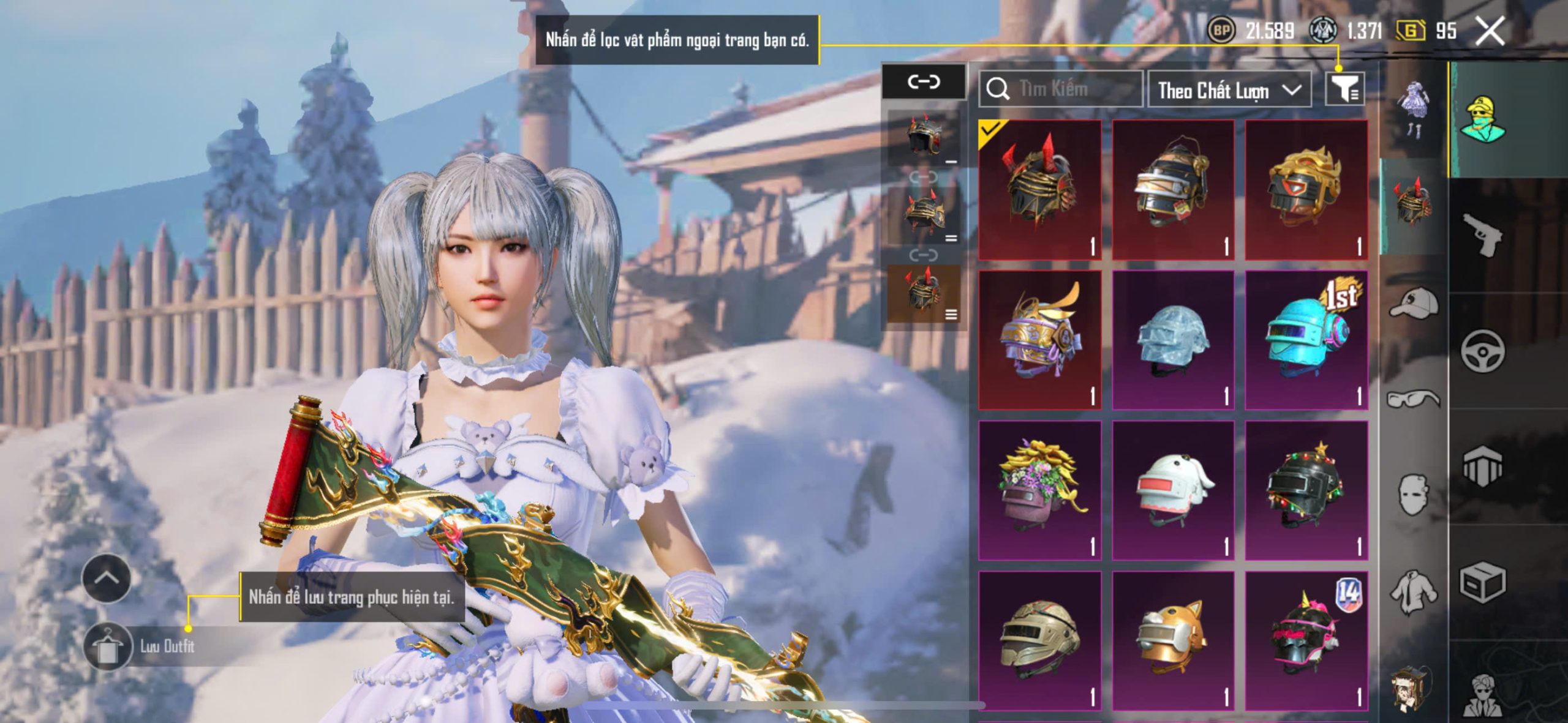Toggle the chain-link button above helmet presets

924,81
